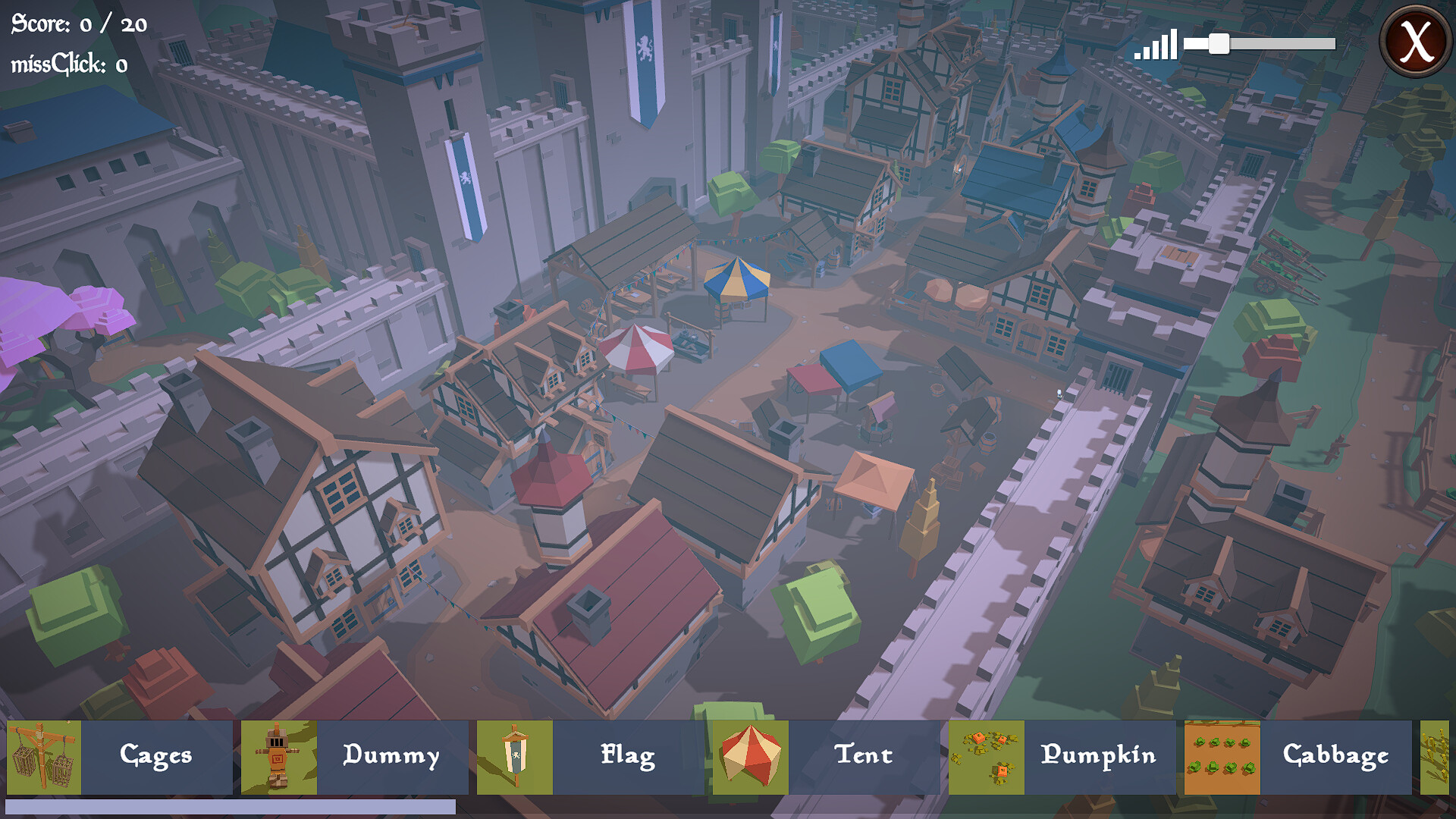Click the pumpkin patch thumbnail
The image size is (1456, 819).
click(x=987, y=757)
